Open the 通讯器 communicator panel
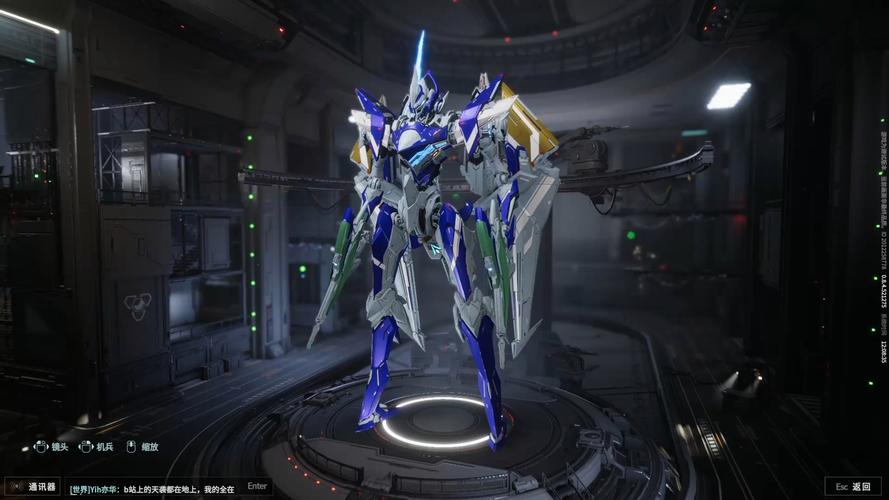Screen dimensions: 889x500 pos(33,487)
